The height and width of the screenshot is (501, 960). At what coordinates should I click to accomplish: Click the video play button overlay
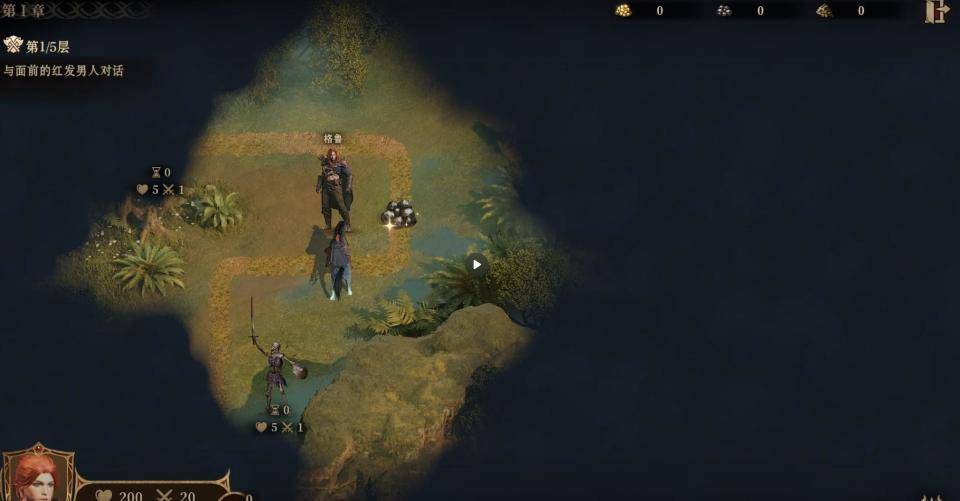476,264
